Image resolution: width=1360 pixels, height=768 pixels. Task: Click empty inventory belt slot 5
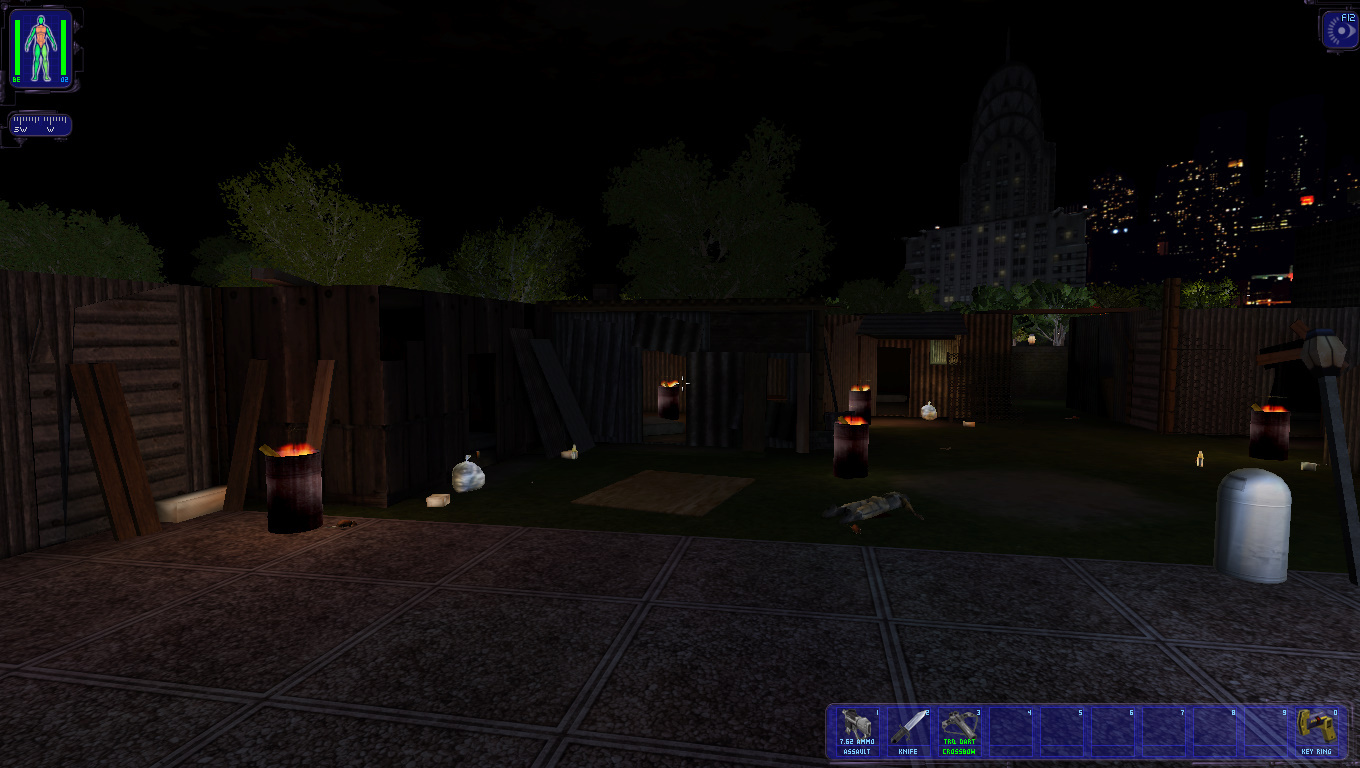tap(1062, 731)
